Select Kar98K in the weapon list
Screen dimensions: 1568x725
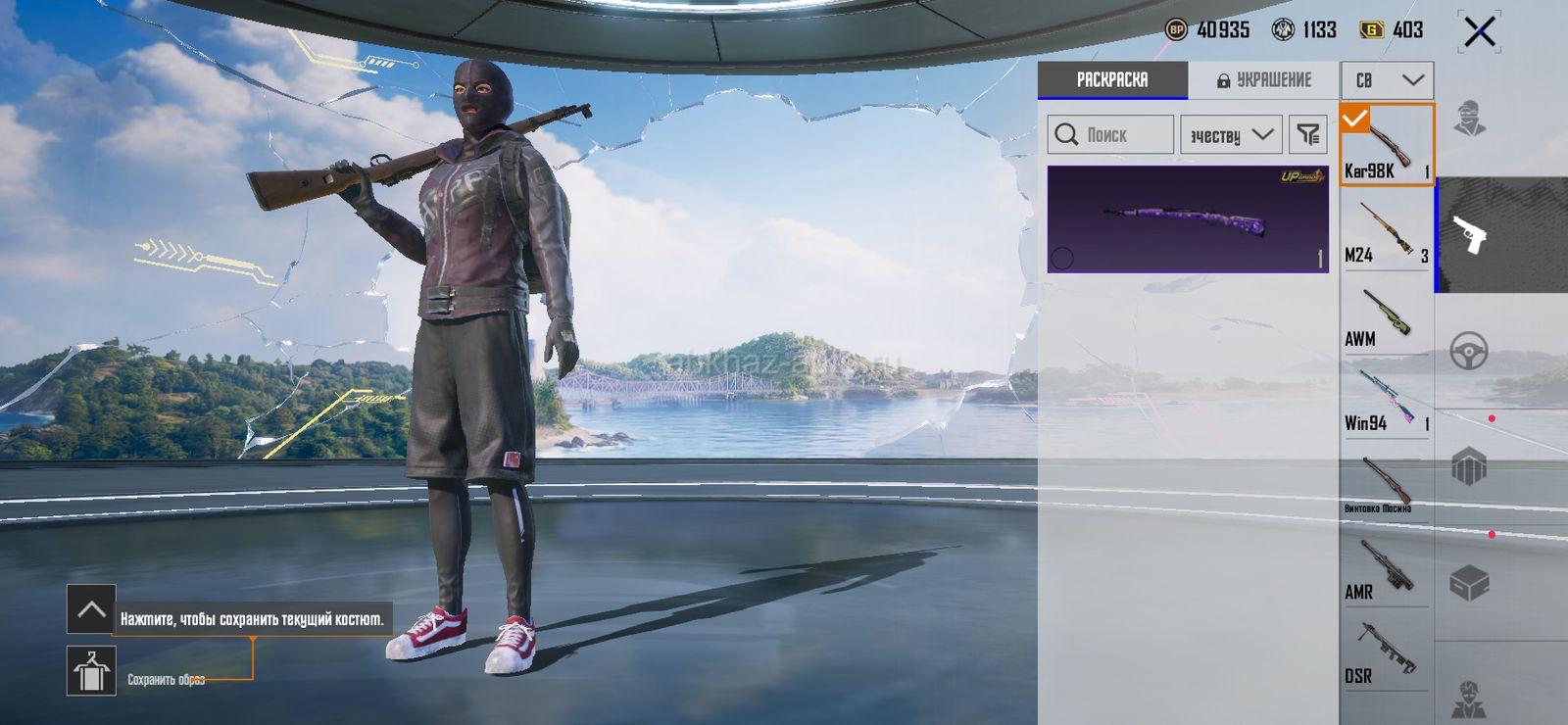click(1386, 145)
